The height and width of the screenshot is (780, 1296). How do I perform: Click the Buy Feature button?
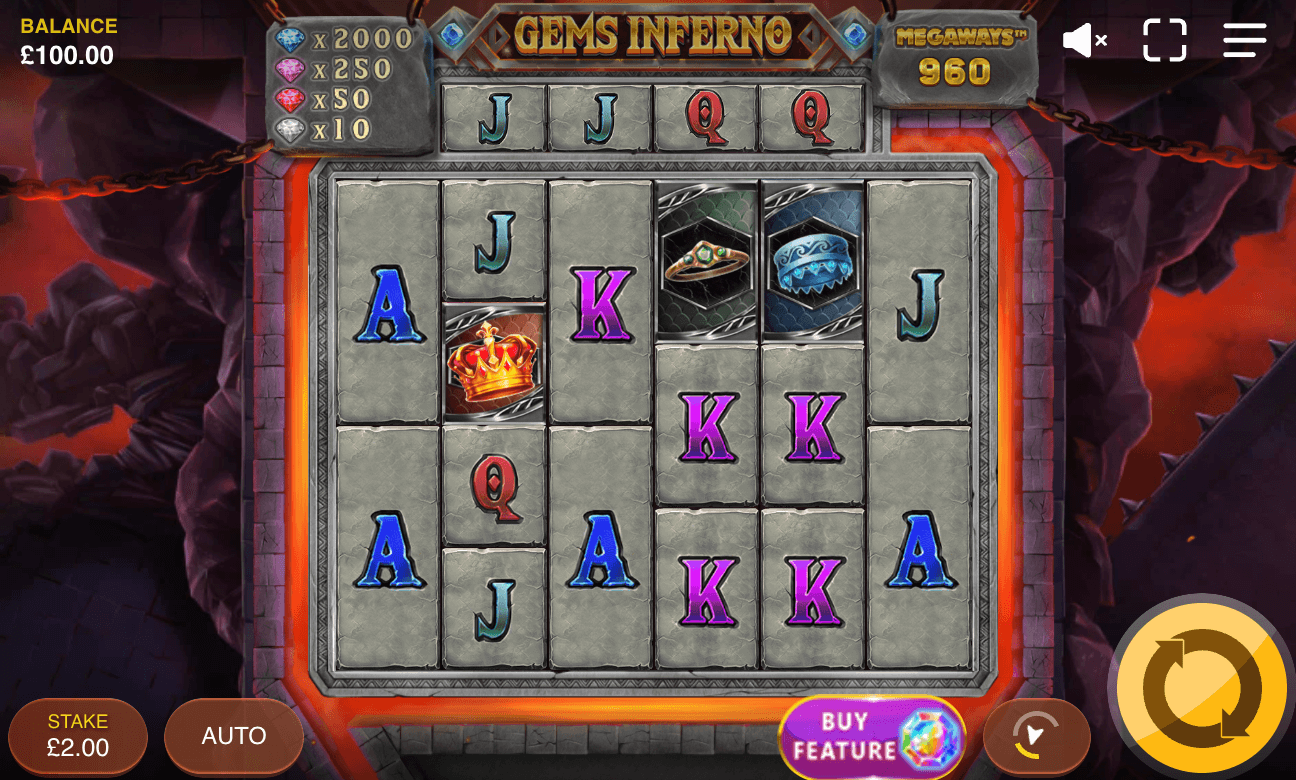871,736
